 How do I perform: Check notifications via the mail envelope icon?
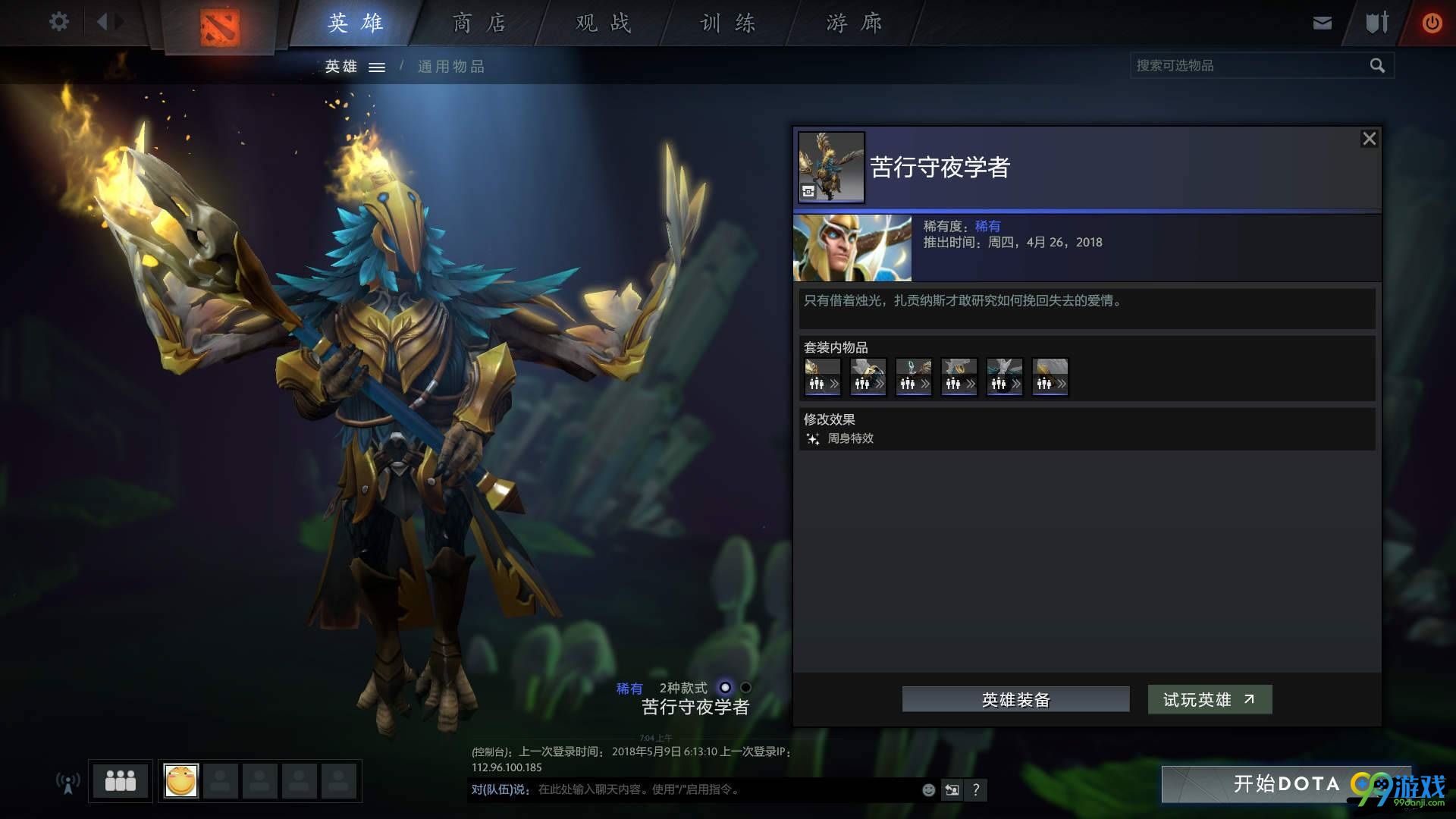1322,22
